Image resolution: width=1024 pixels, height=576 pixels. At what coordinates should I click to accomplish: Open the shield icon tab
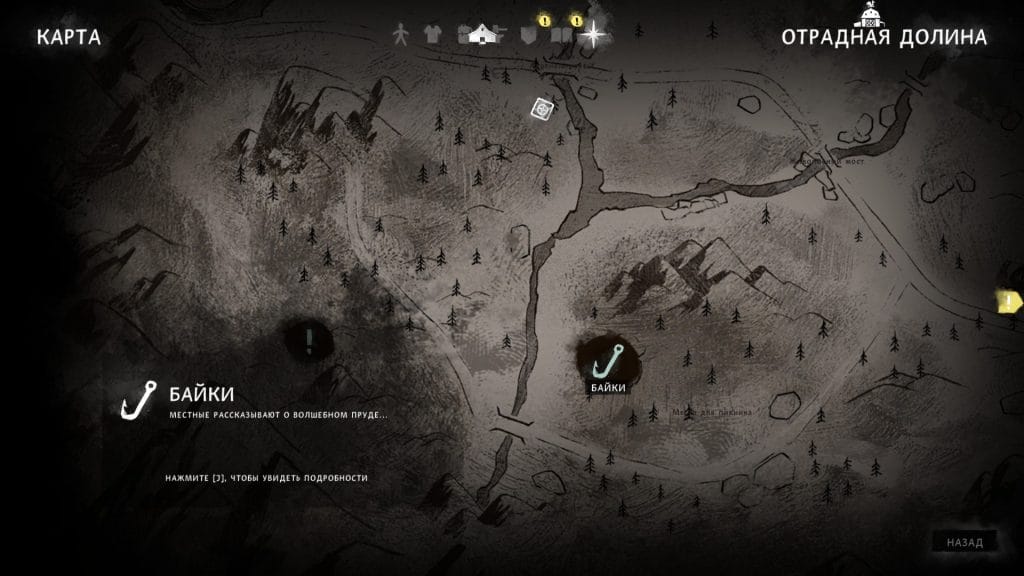pos(529,35)
